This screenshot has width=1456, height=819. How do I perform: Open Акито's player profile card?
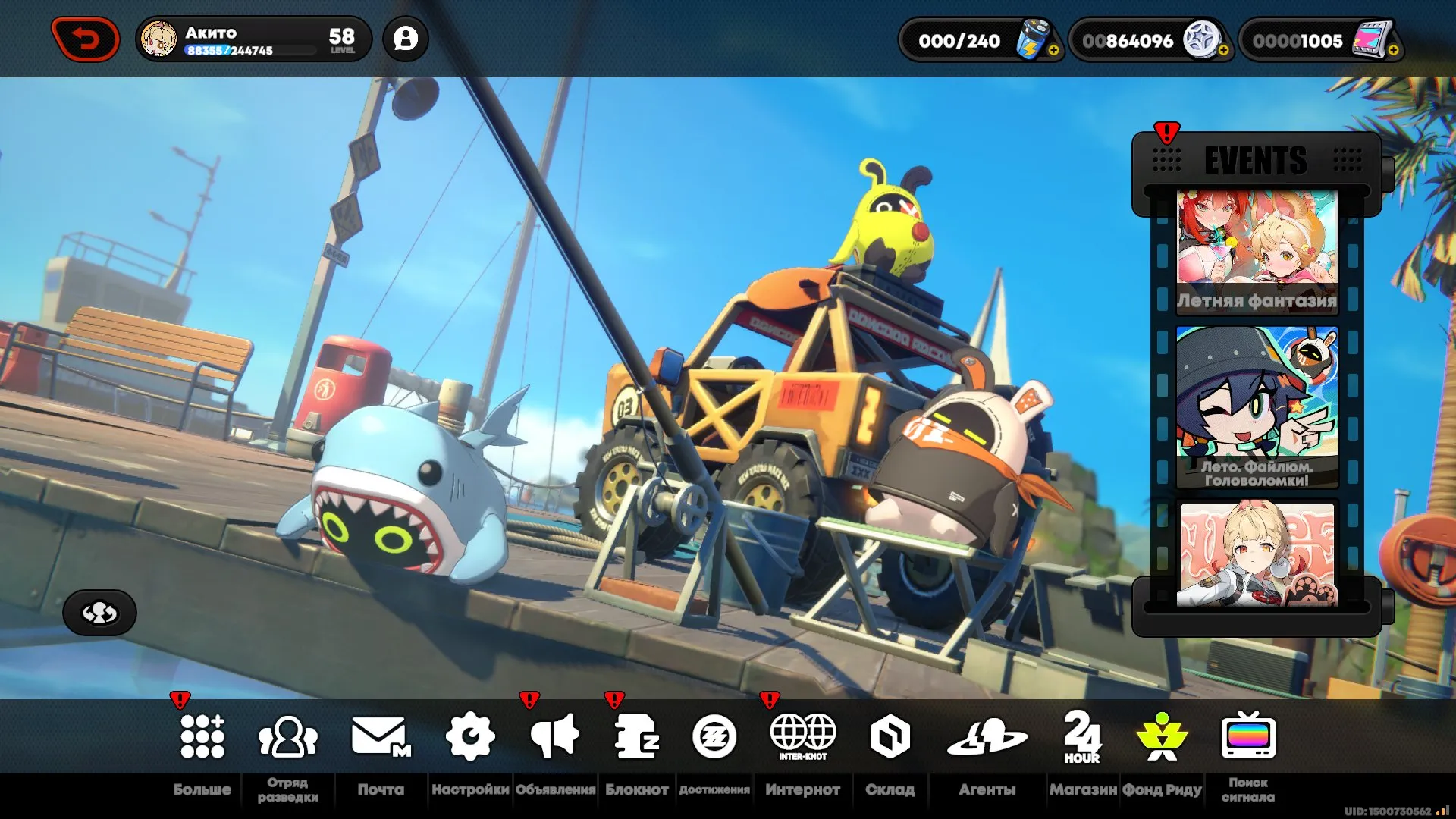(x=253, y=39)
